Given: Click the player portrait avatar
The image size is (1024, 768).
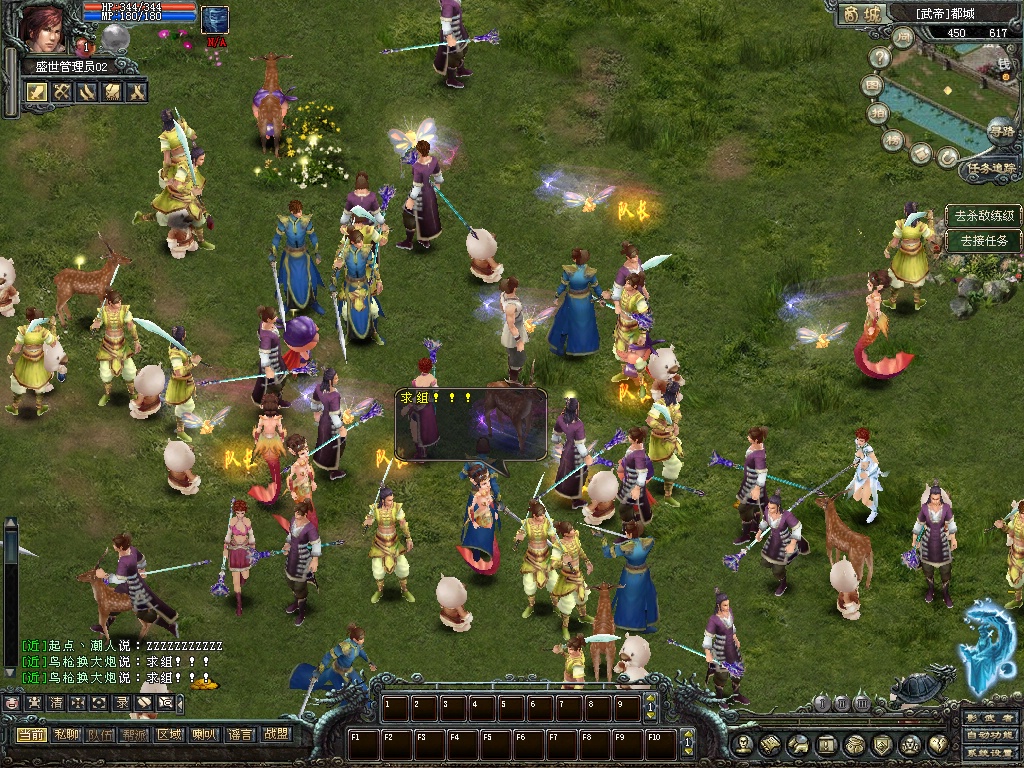Looking at the screenshot, I should click(43, 27).
